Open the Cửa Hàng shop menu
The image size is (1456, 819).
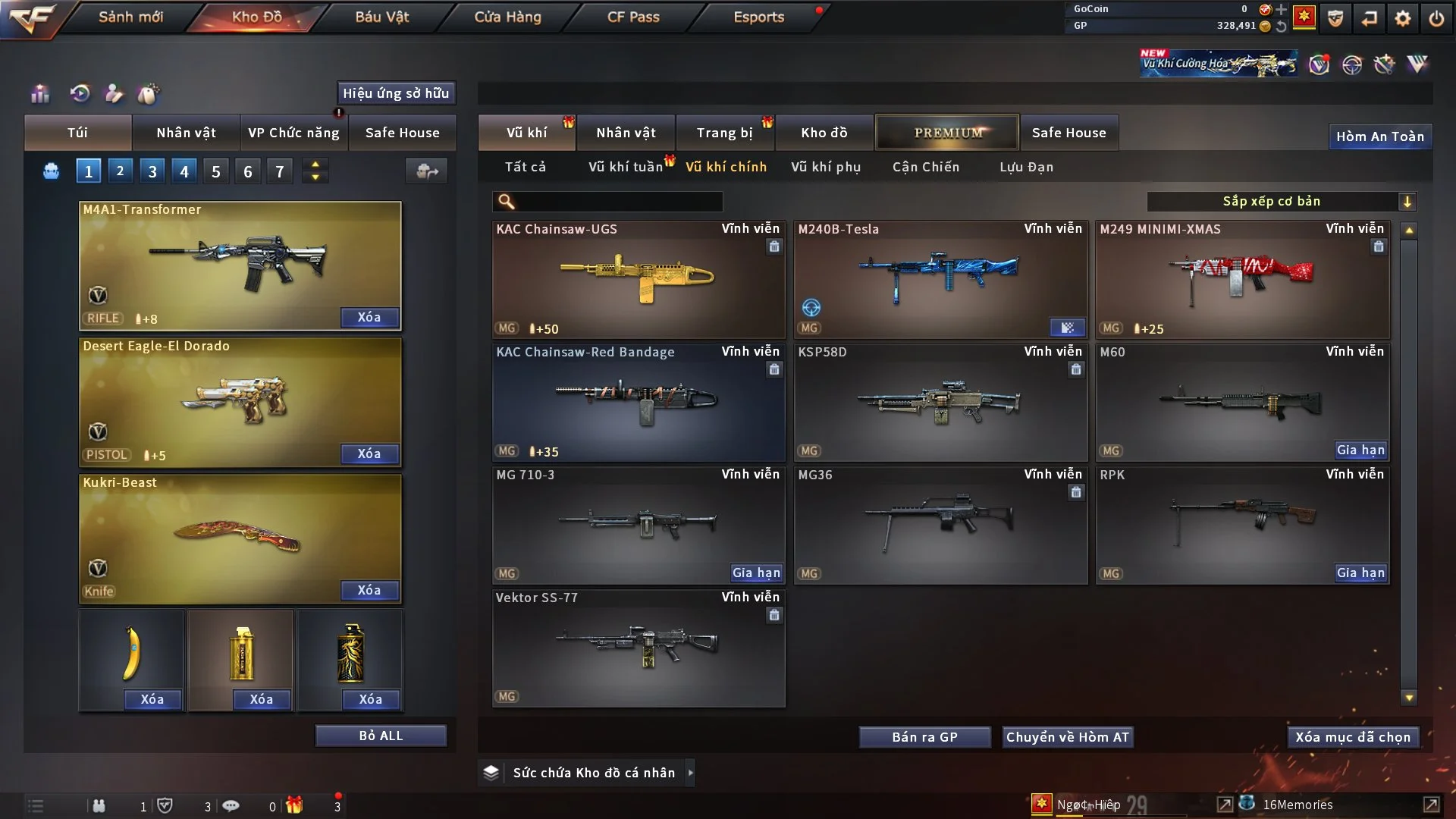[507, 17]
